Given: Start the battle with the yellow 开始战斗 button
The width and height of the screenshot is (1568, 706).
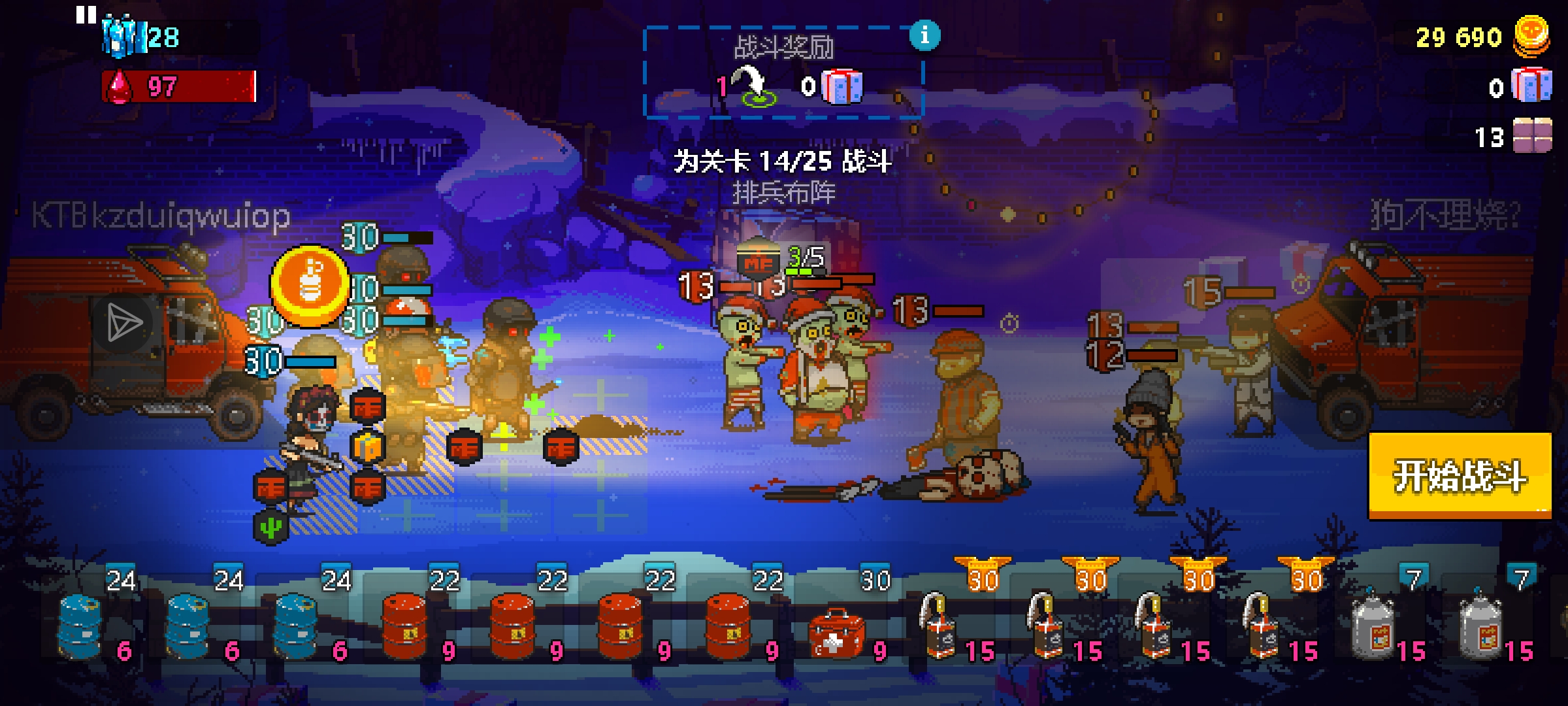Looking at the screenshot, I should (x=1460, y=475).
